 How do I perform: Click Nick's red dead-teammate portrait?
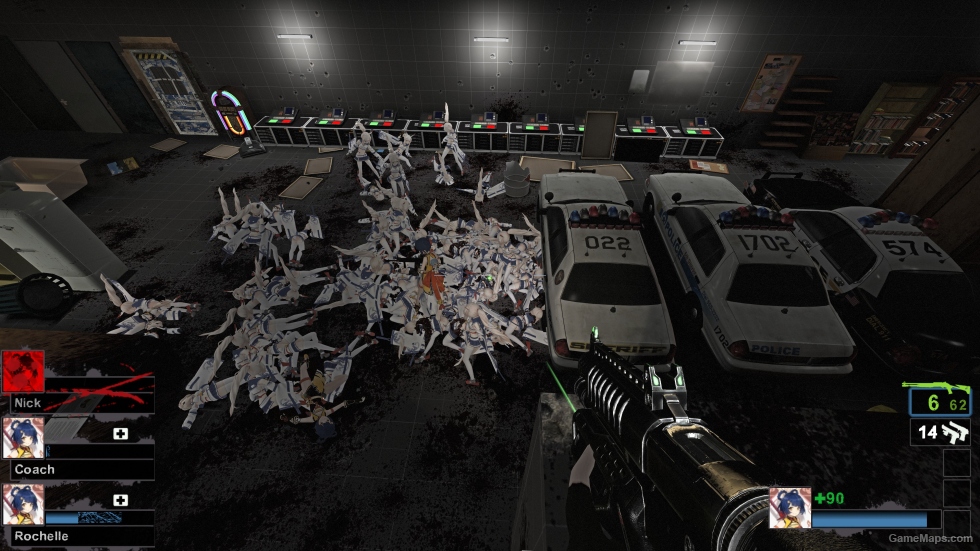pyautogui.click(x=22, y=370)
